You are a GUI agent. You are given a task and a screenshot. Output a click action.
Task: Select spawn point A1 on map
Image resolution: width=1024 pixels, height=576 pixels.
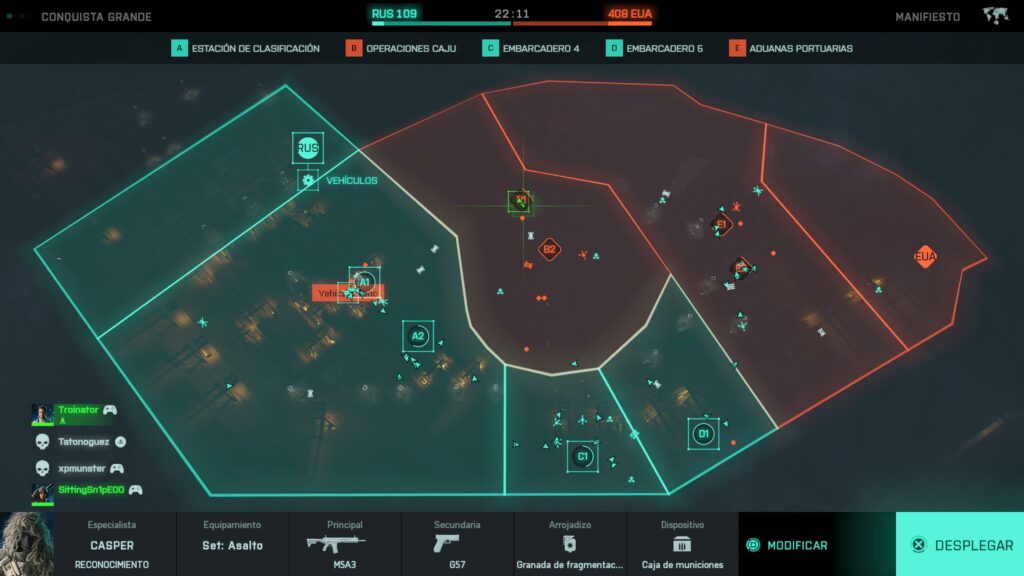(364, 282)
